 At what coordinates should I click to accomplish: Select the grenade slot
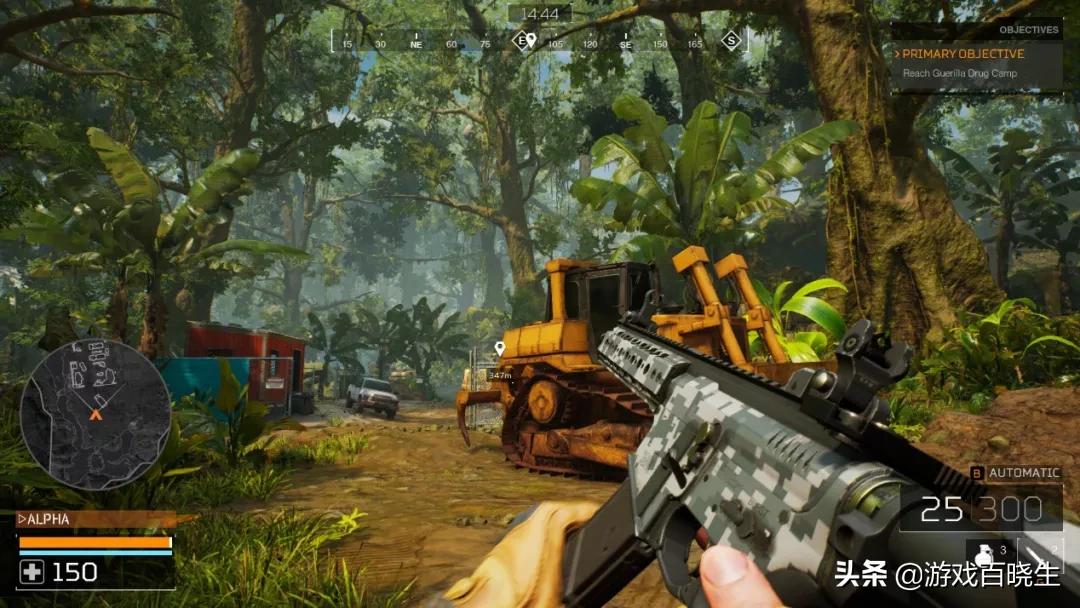986,555
